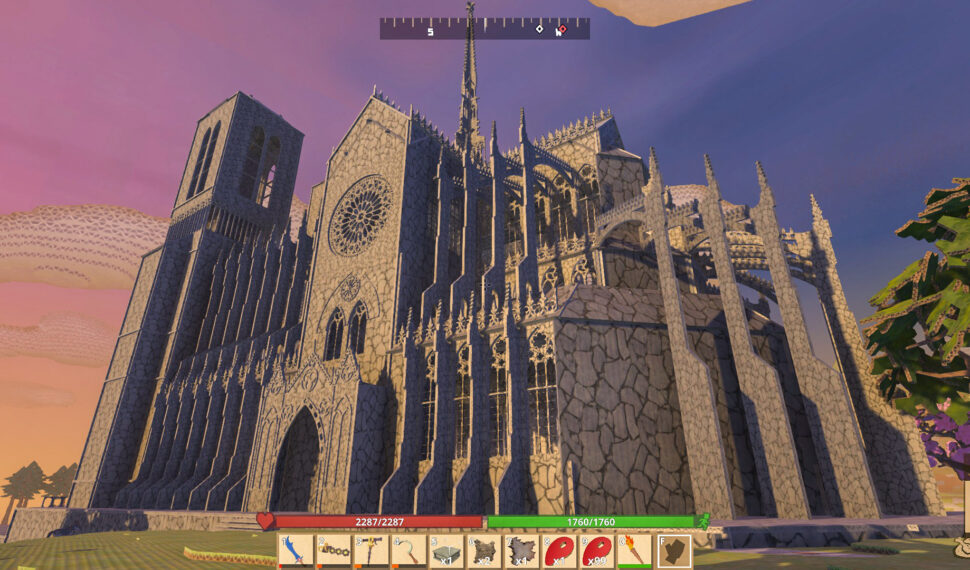Equip the hammer from the hotbar
This screenshot has width=970, height=570.
(371, 551)
